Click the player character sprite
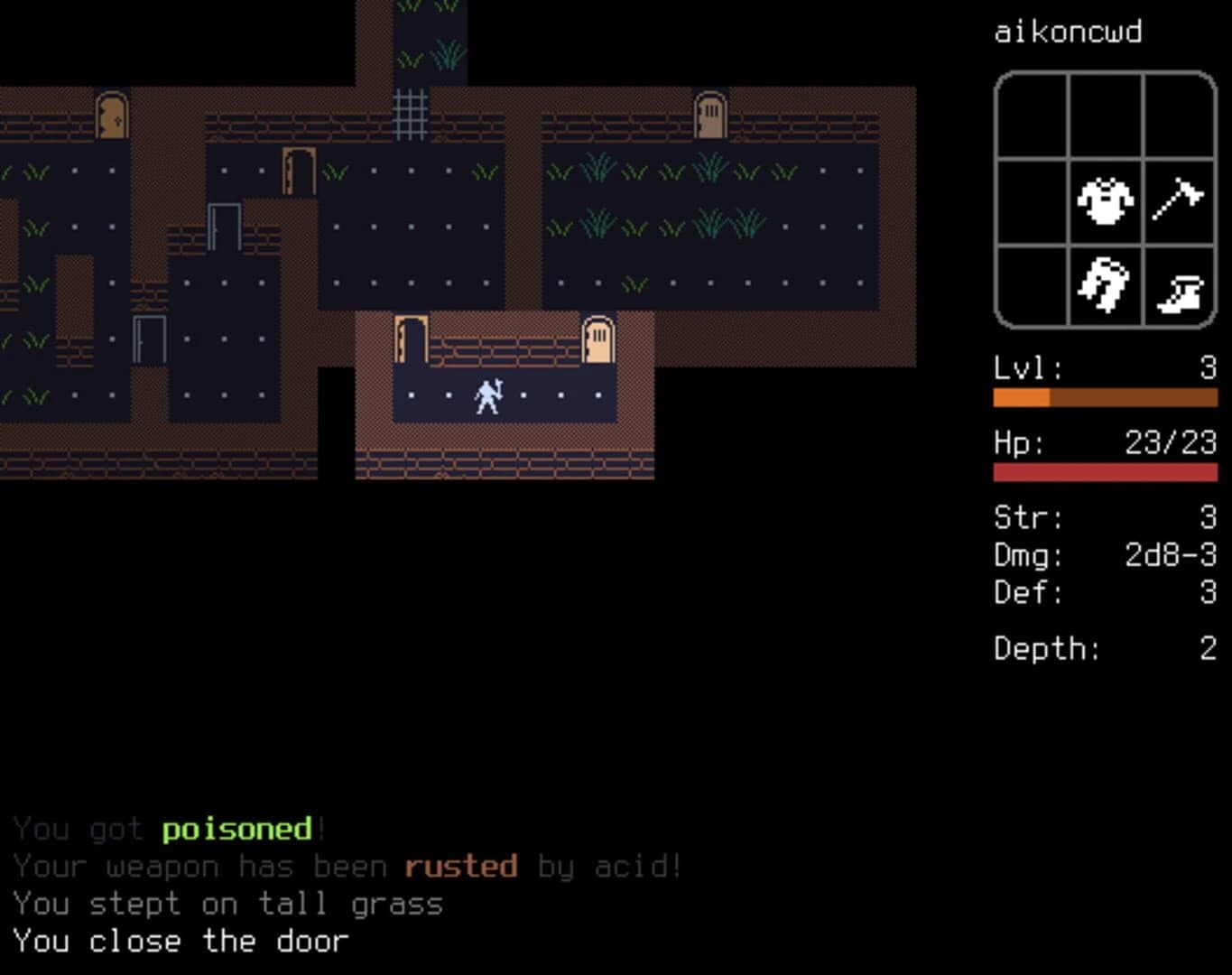 pyautogui.click(x=486, y=395)
